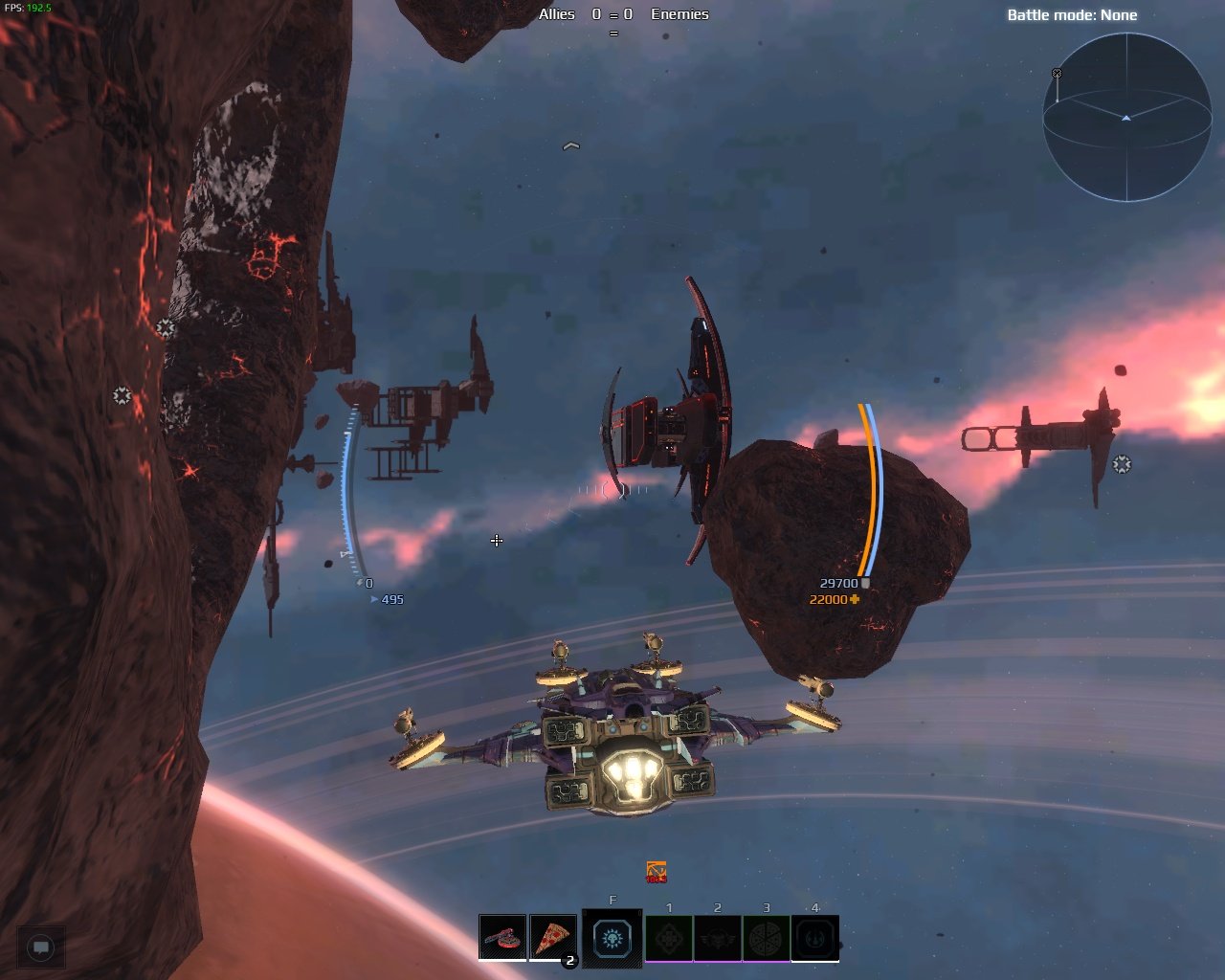The image size is (1225, 980).
Task: Select the pizza slice missile slot
Action: tap(552, 937)
